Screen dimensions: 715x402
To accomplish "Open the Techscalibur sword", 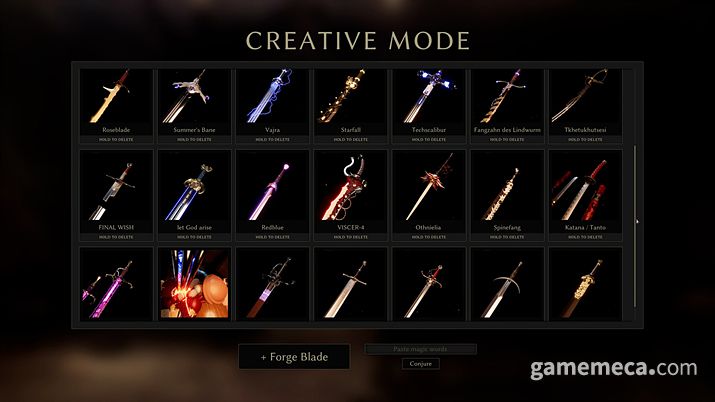I will pyautogui.click(x=429, y=100).
